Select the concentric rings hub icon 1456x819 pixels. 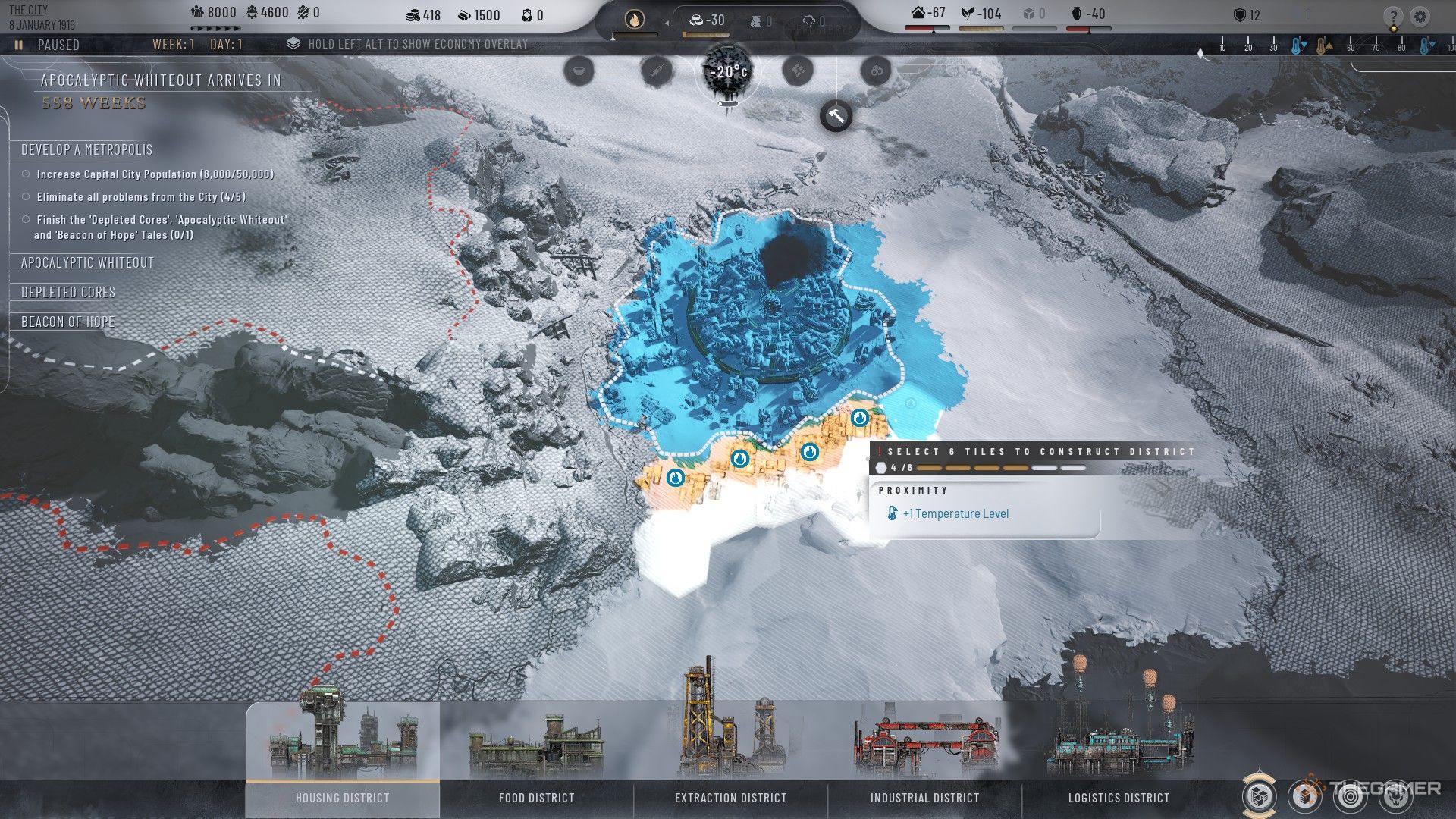[x=1349, y=796]
